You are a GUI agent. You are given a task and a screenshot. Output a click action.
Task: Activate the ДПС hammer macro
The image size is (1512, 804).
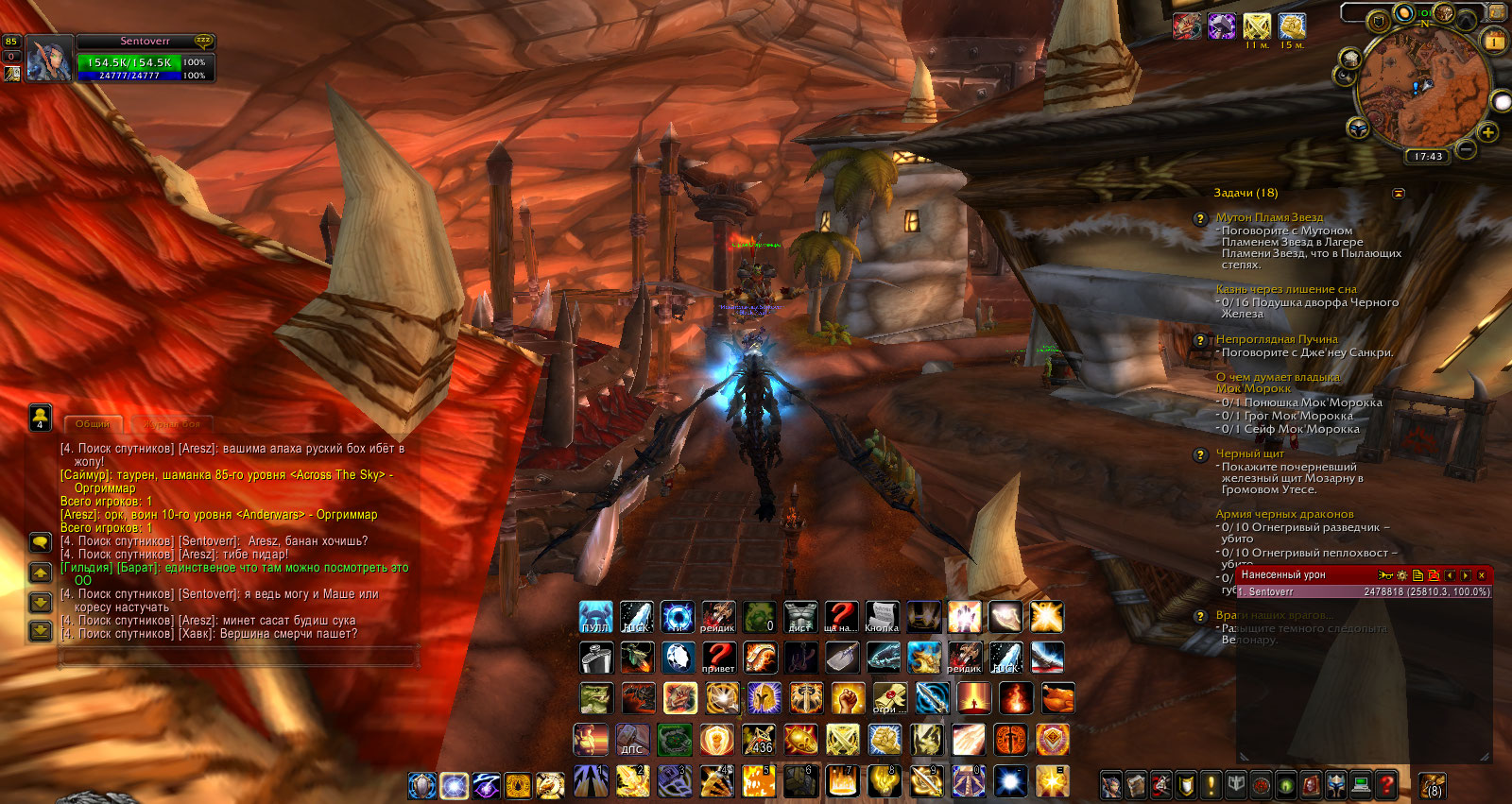click(x=632, y=740)
